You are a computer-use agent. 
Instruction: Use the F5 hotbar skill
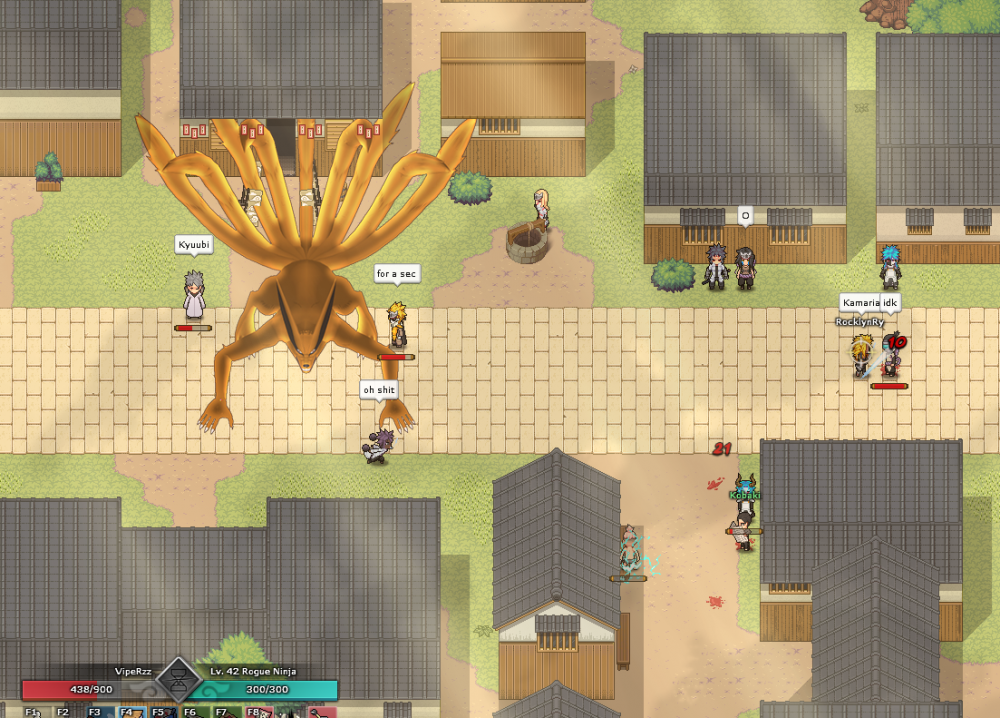point(160,712)
